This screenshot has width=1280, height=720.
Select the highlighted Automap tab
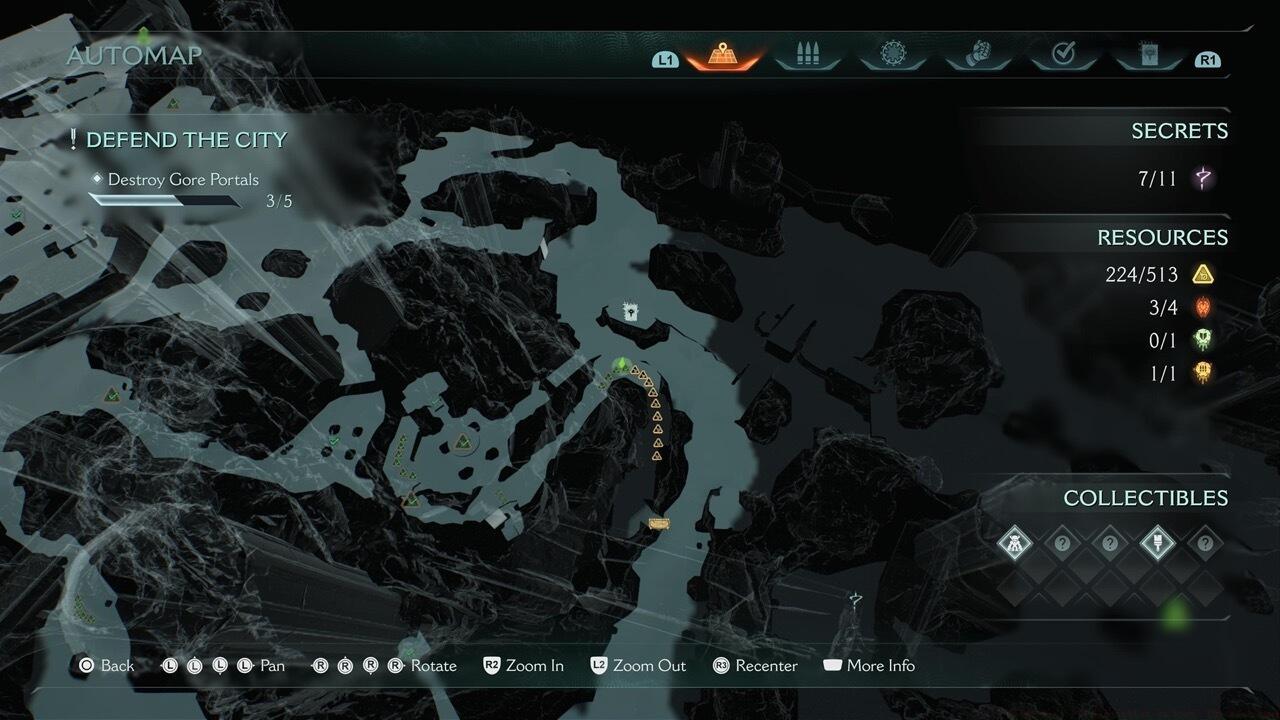721,56
